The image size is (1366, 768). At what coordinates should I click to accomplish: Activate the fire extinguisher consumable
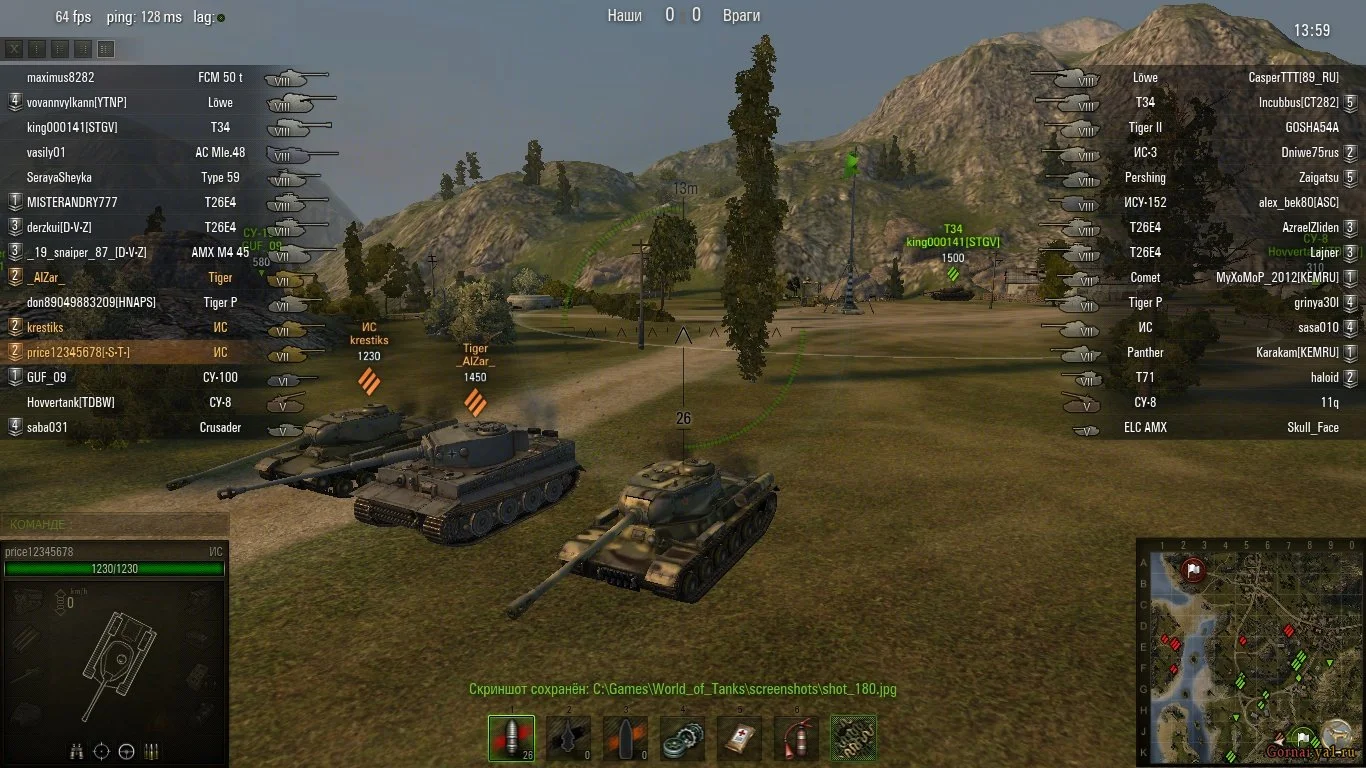(797, 738)
